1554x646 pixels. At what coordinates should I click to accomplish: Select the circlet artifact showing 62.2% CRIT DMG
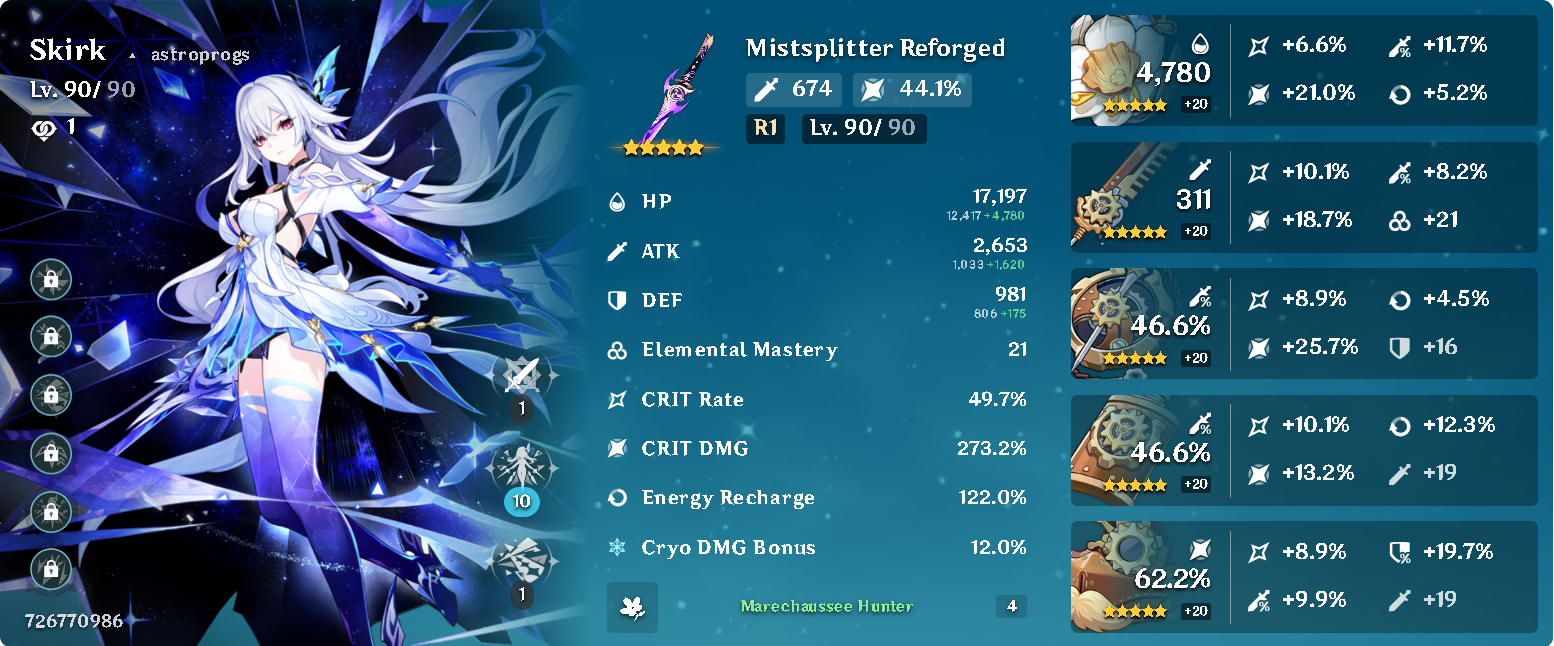point(1120,576)
